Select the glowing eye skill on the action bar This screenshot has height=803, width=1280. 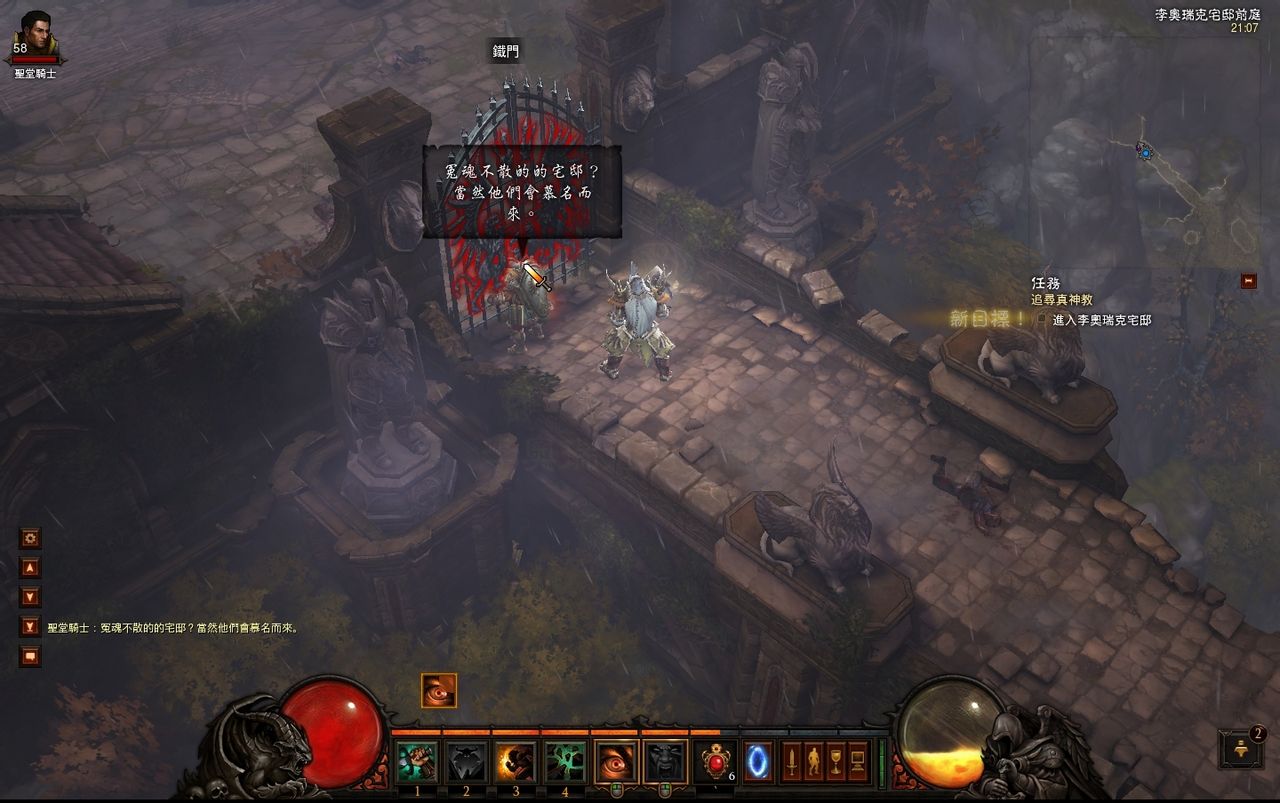point(617,762)
